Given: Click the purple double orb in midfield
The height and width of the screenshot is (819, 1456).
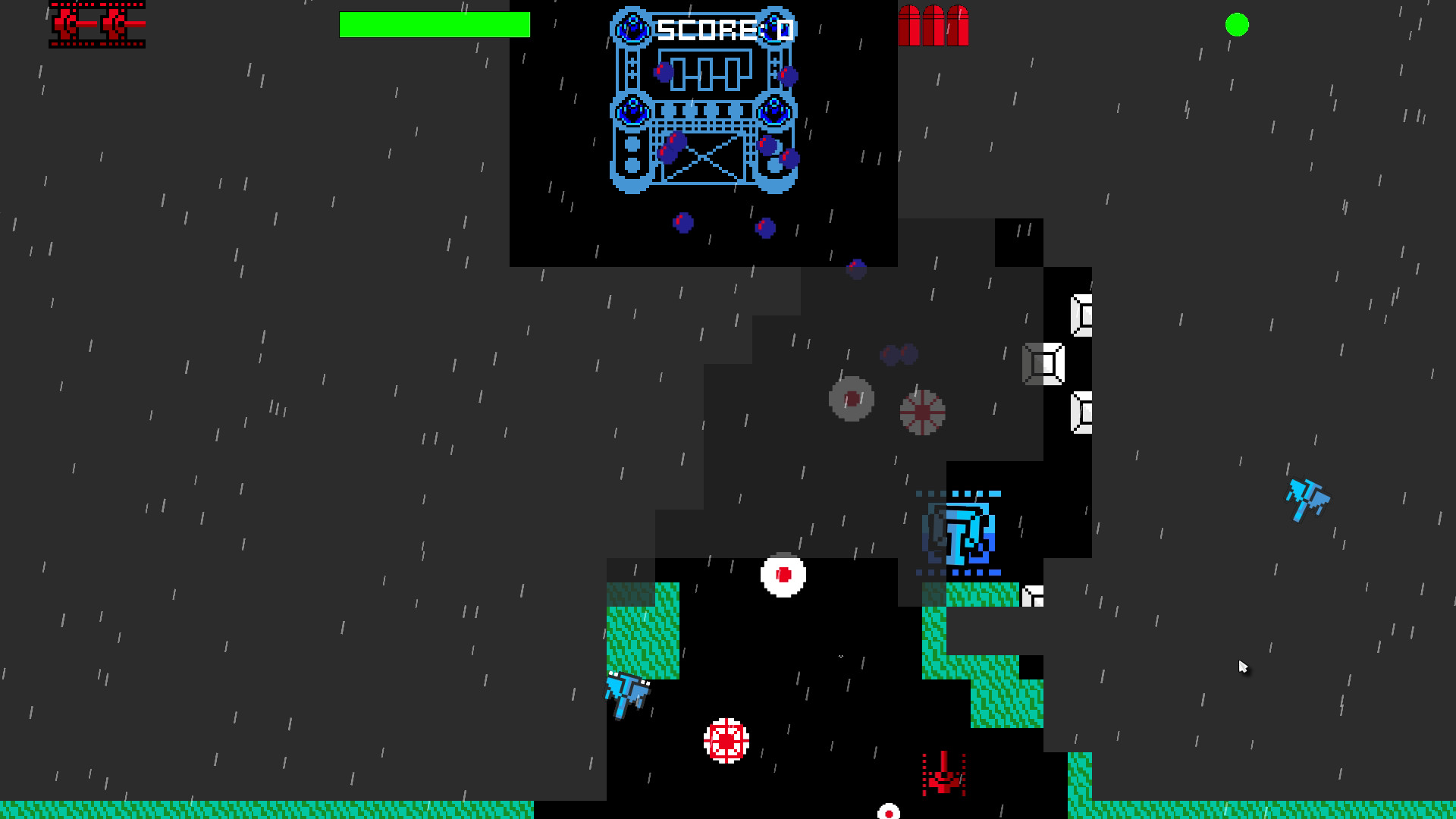Looking at the screenshot, I should (897, 352).
